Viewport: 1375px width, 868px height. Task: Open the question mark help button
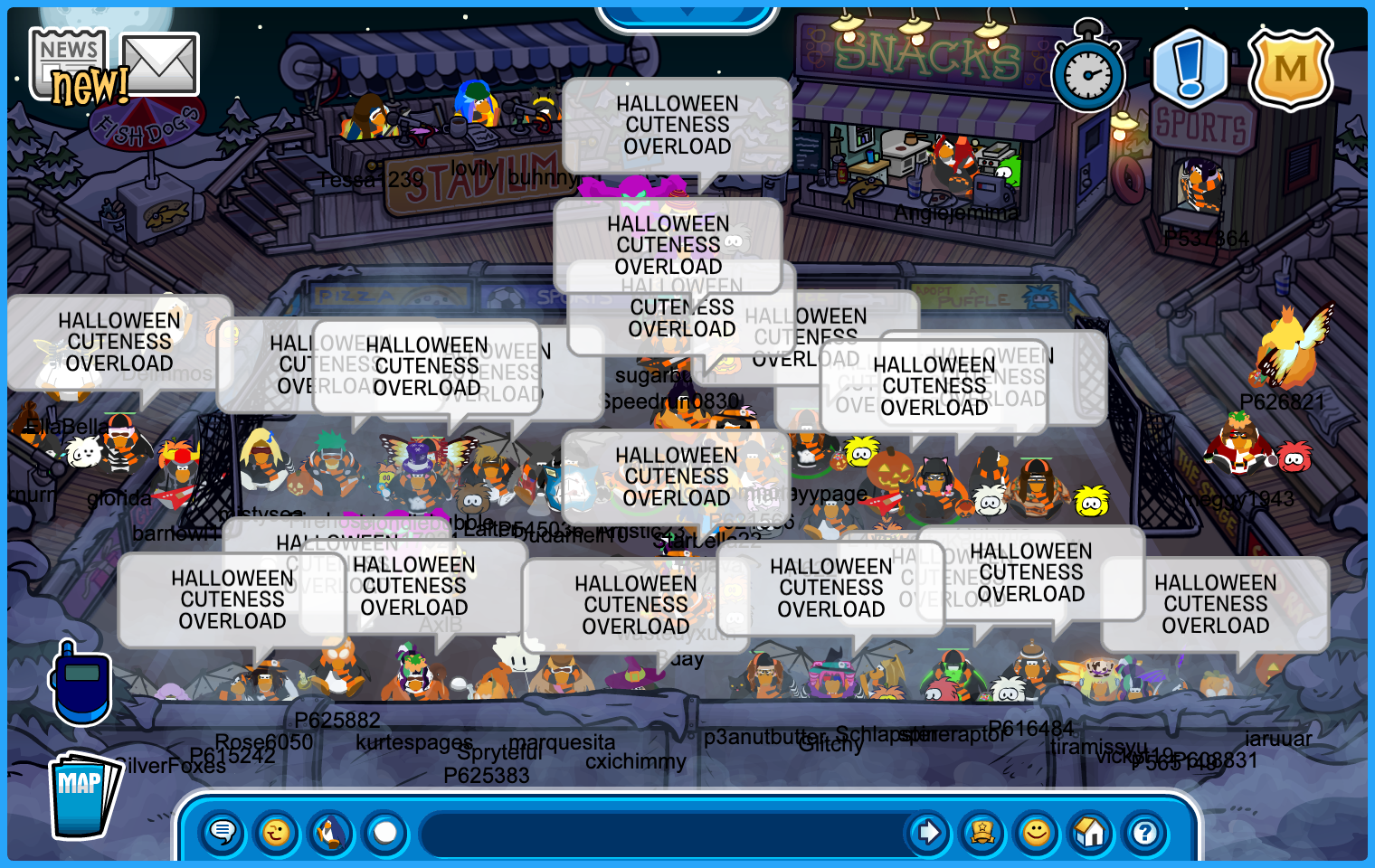pyautogui.click(x=1145, y=832)
